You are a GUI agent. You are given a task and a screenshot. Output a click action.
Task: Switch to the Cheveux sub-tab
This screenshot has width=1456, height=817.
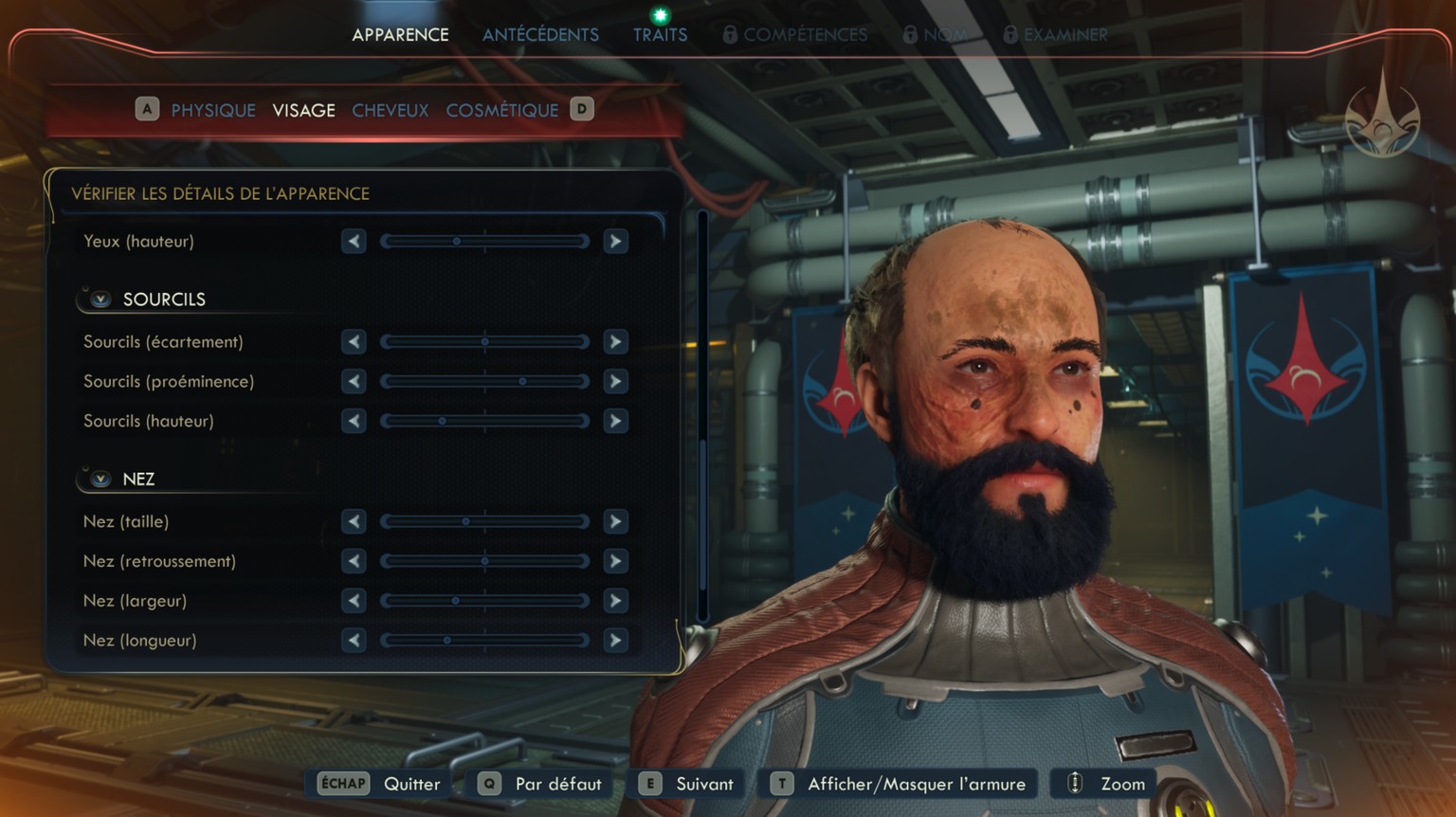[390, 110]
